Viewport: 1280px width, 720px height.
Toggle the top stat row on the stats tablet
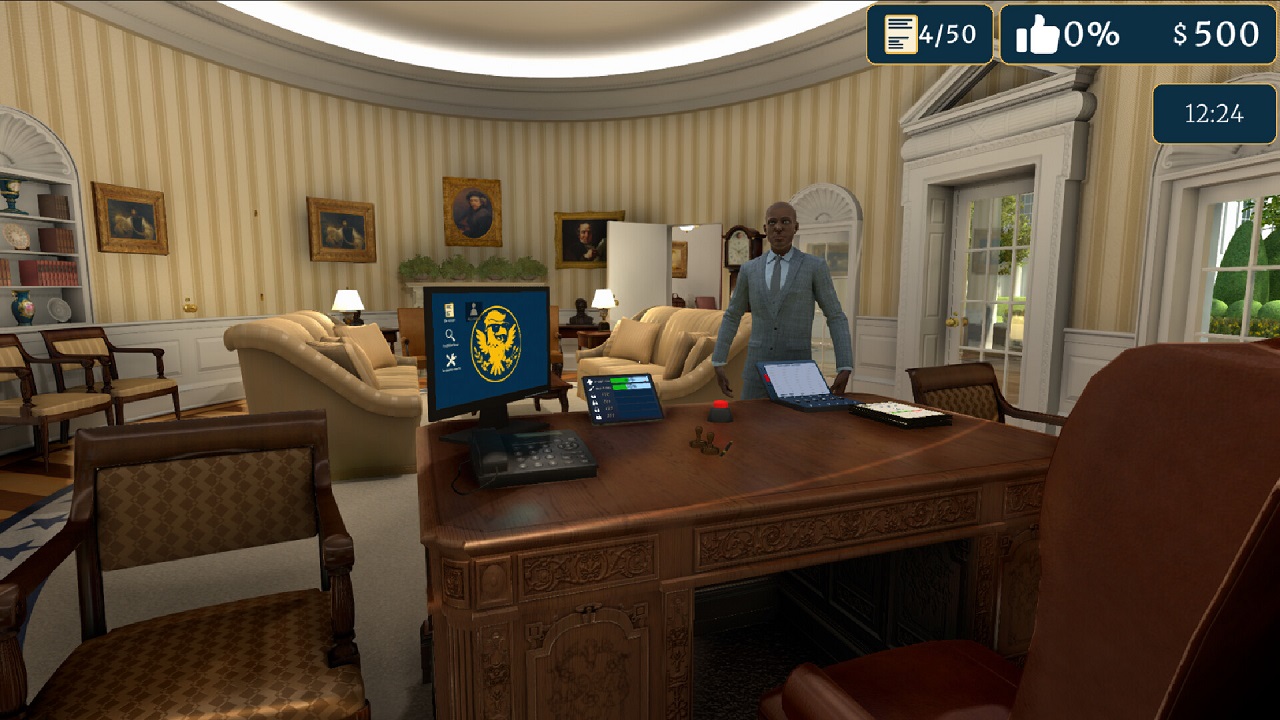point(620,380)
